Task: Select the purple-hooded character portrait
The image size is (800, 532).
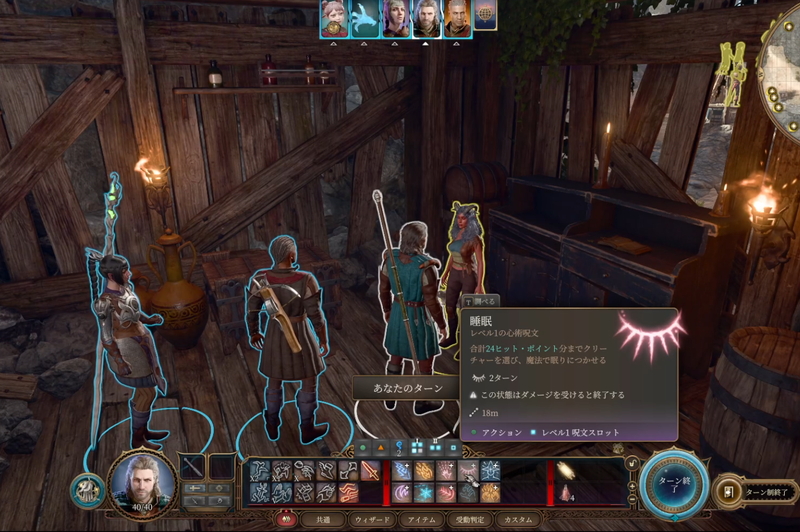Action: pyautogui.click(x=396, y=18)
